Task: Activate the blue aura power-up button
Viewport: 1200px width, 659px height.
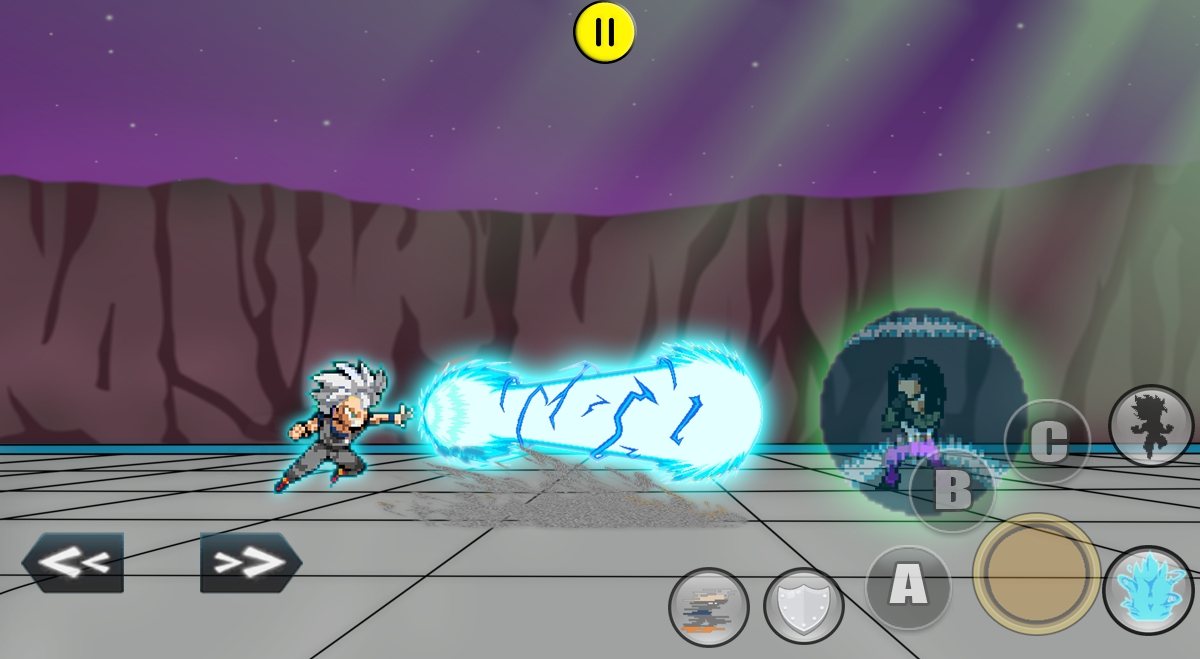Action: 1150,591
